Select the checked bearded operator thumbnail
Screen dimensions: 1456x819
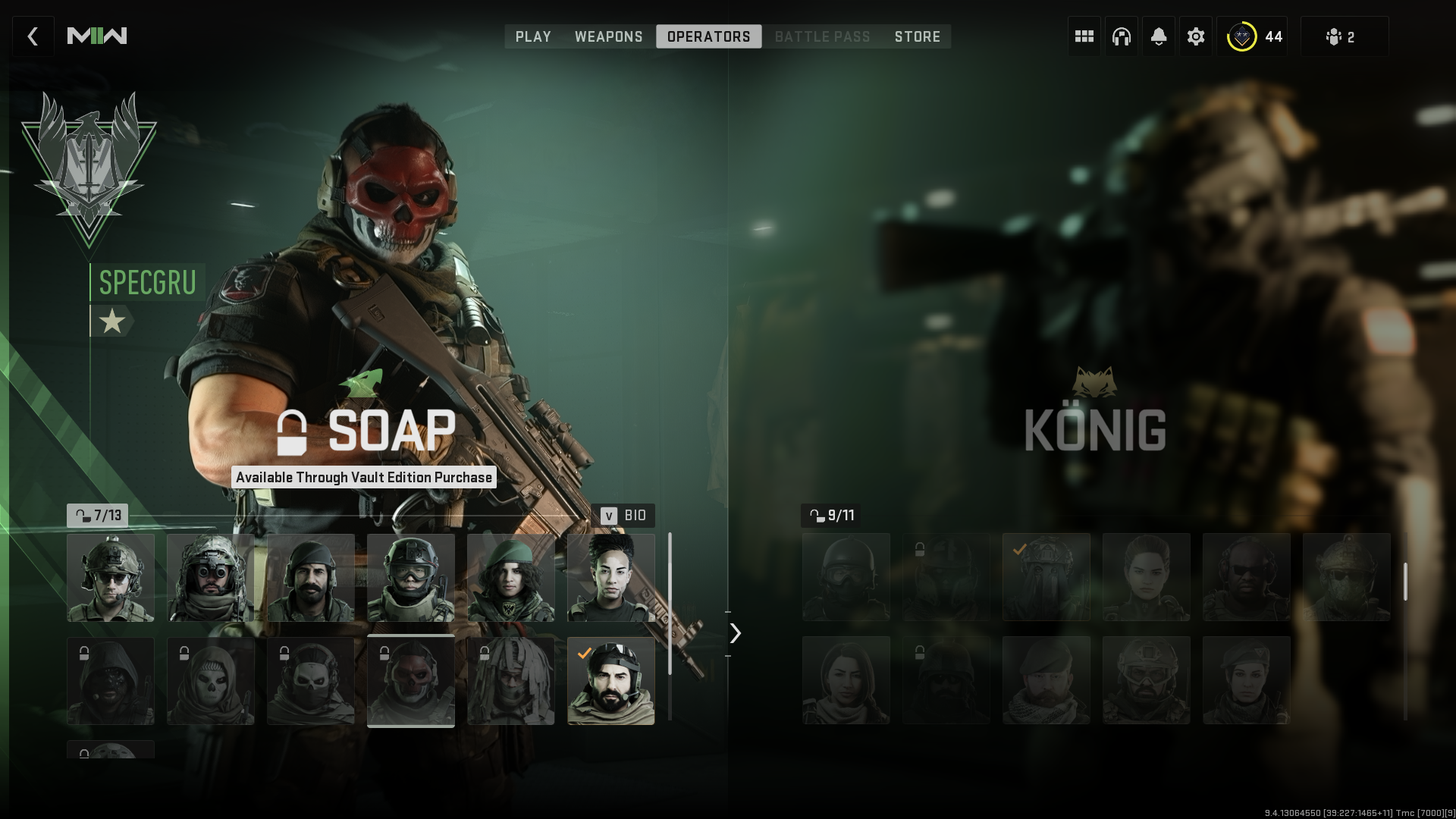[x=611, y=681]
